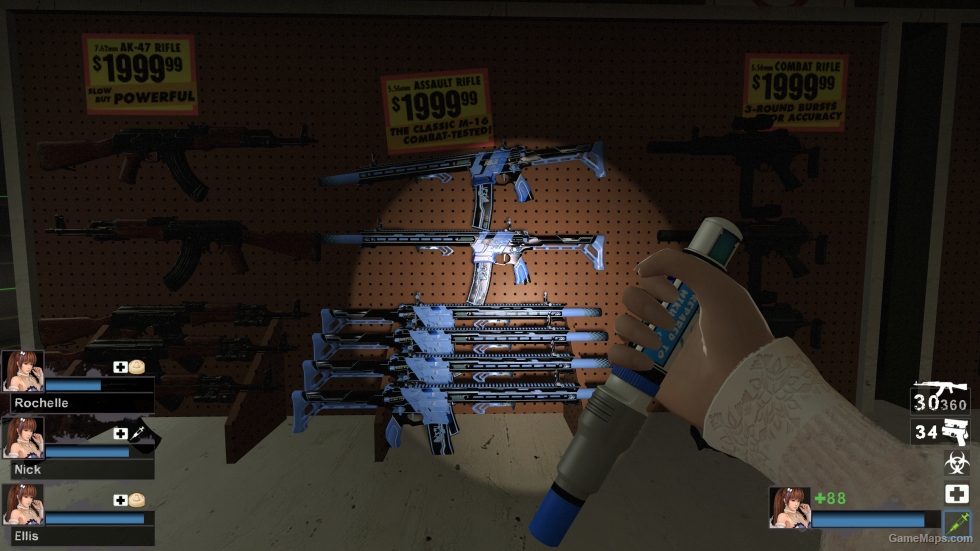
Task: Select Ellis's first aid kit icon
Action: 121,500
